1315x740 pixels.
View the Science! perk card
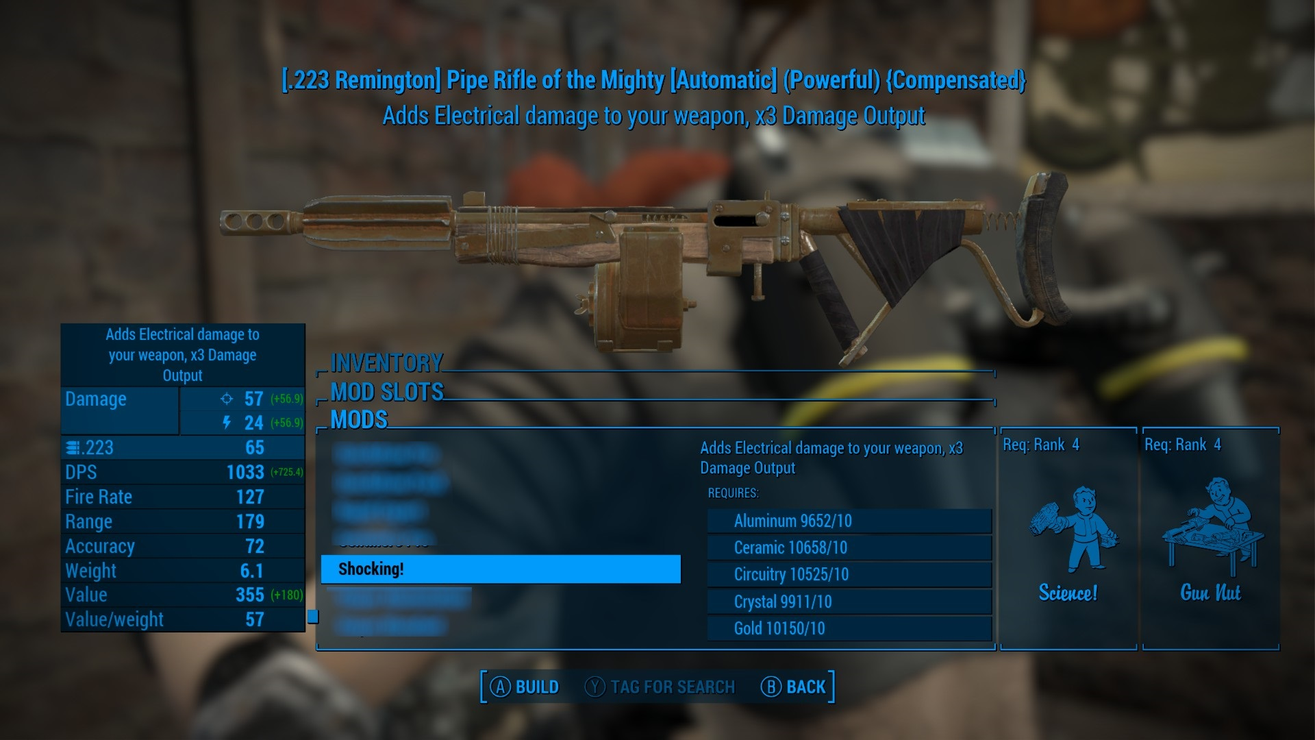pos(1068,540)
